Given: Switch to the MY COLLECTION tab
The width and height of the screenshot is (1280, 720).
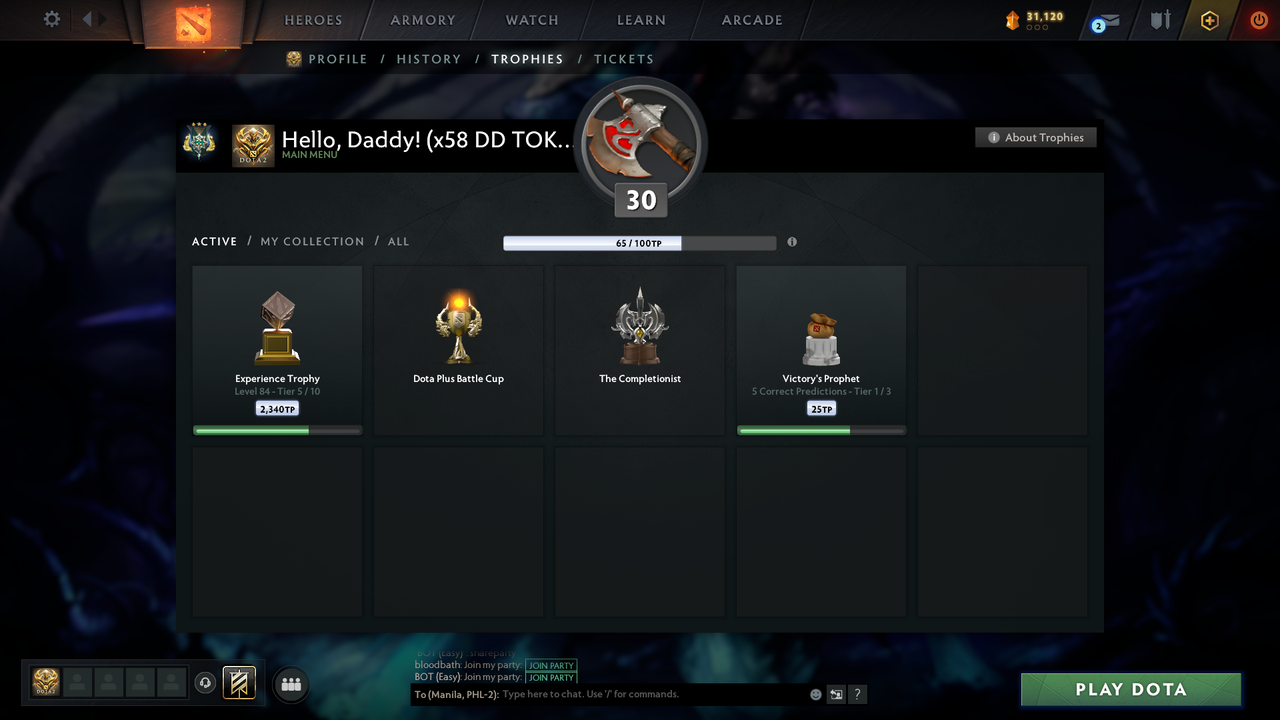Looking at the screenshot, I should 312,241.
